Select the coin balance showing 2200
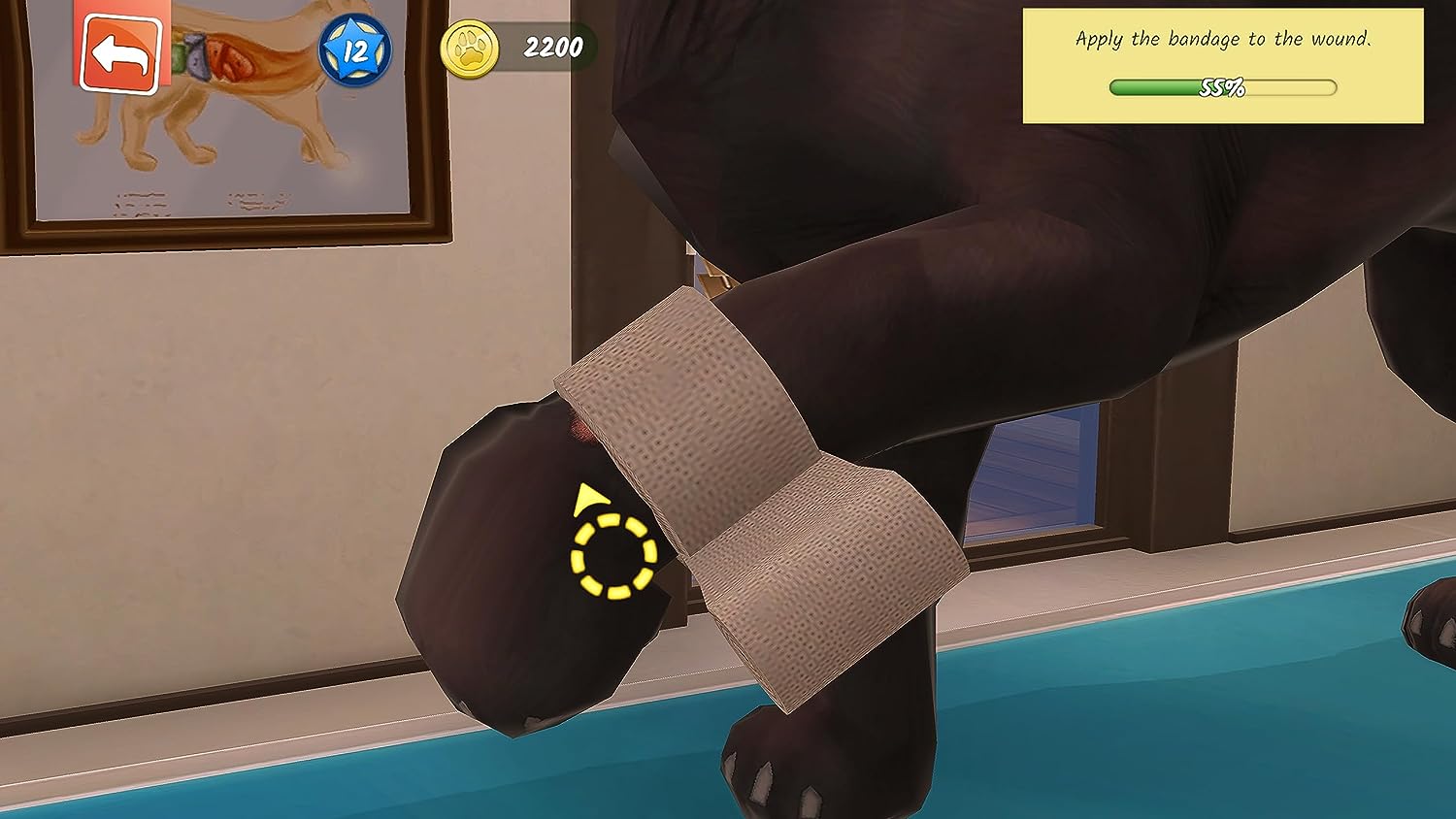 pos(551,45)
